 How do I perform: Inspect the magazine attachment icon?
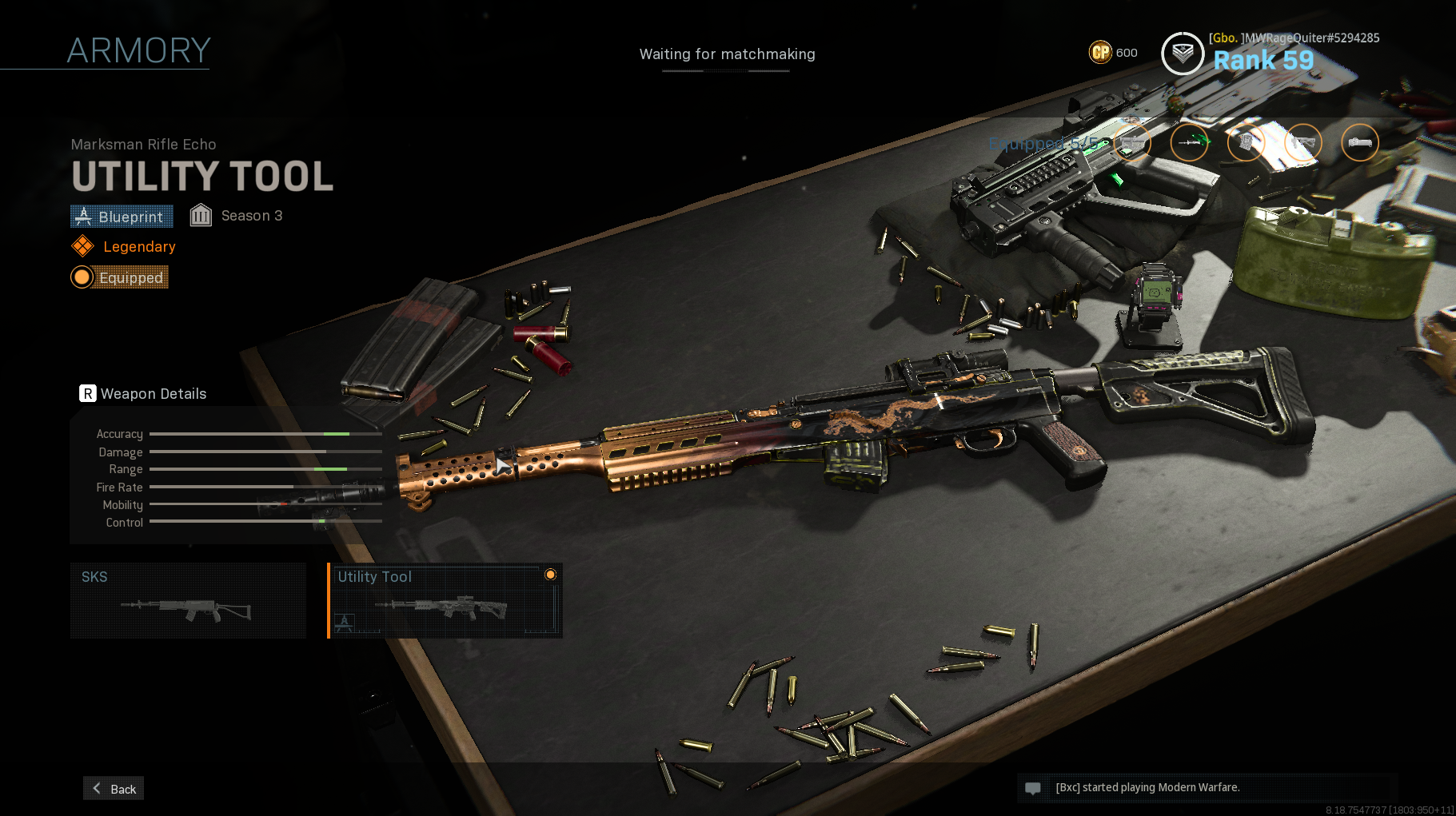click(1246, 143)
